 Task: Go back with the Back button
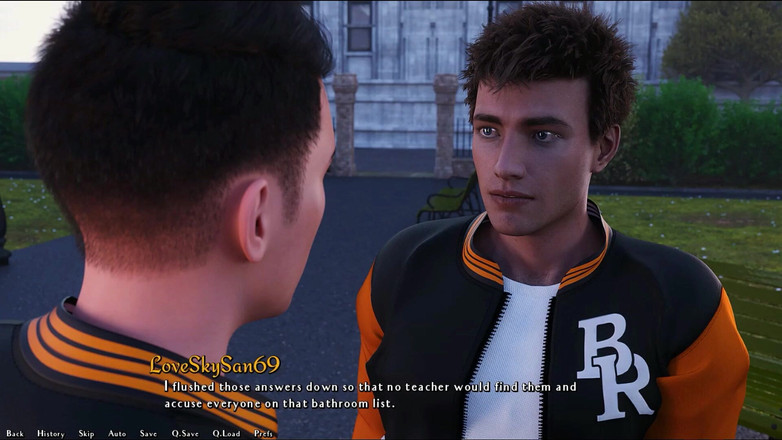tap(14, 433)
